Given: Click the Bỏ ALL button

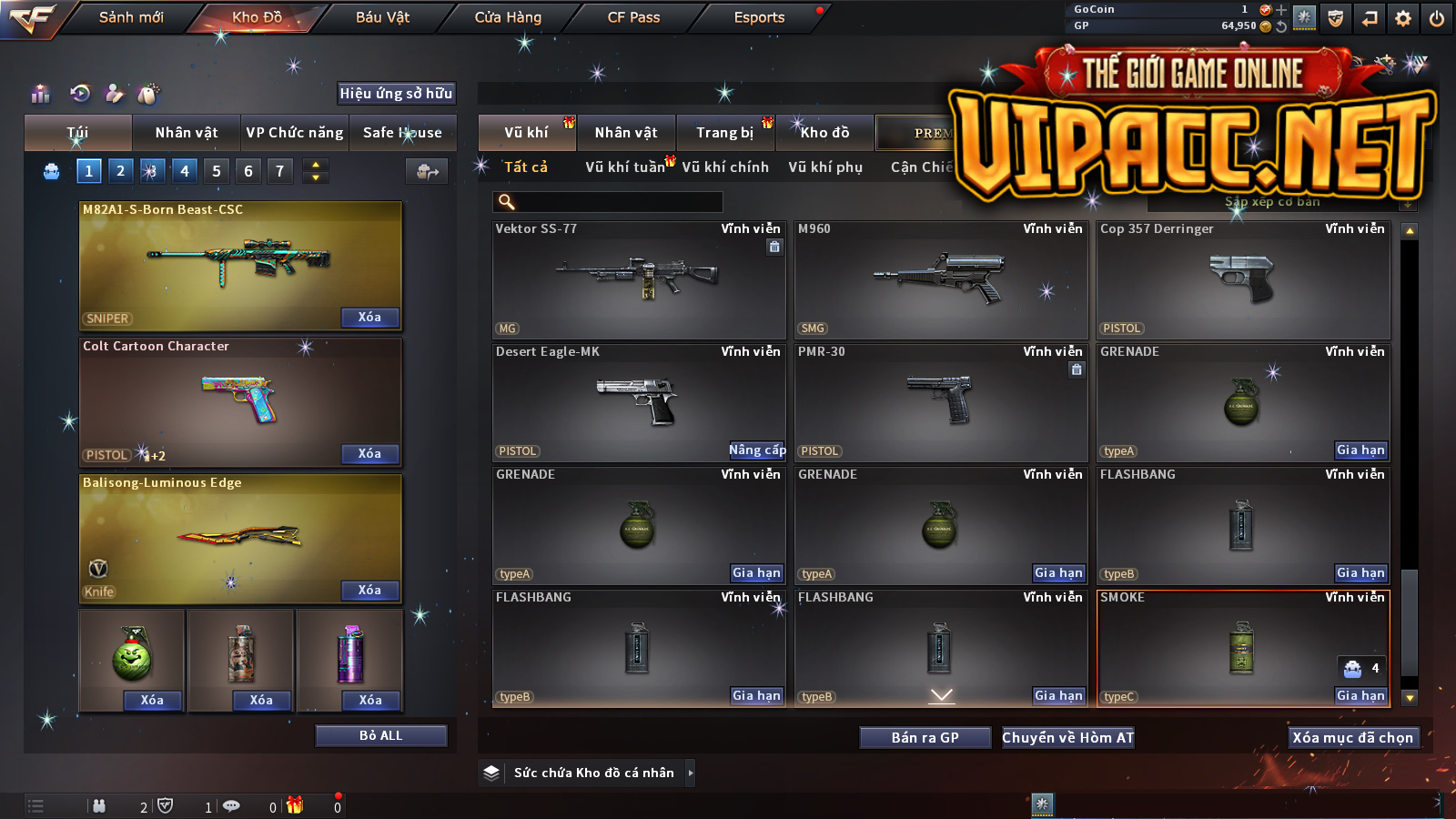Looking at the screenshot, I should pos(380,735).
